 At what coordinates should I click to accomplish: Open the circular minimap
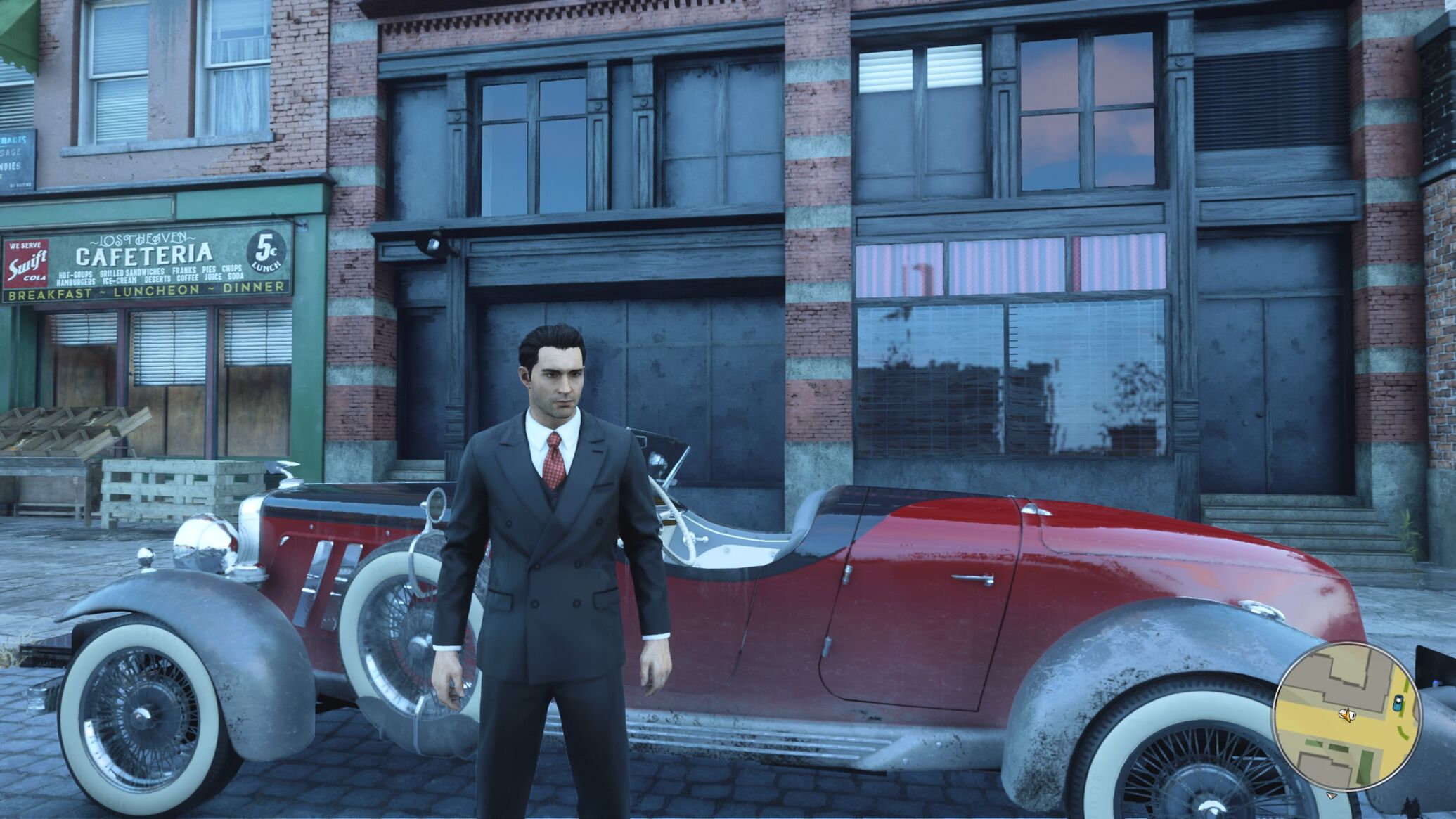coord(1346,716)
